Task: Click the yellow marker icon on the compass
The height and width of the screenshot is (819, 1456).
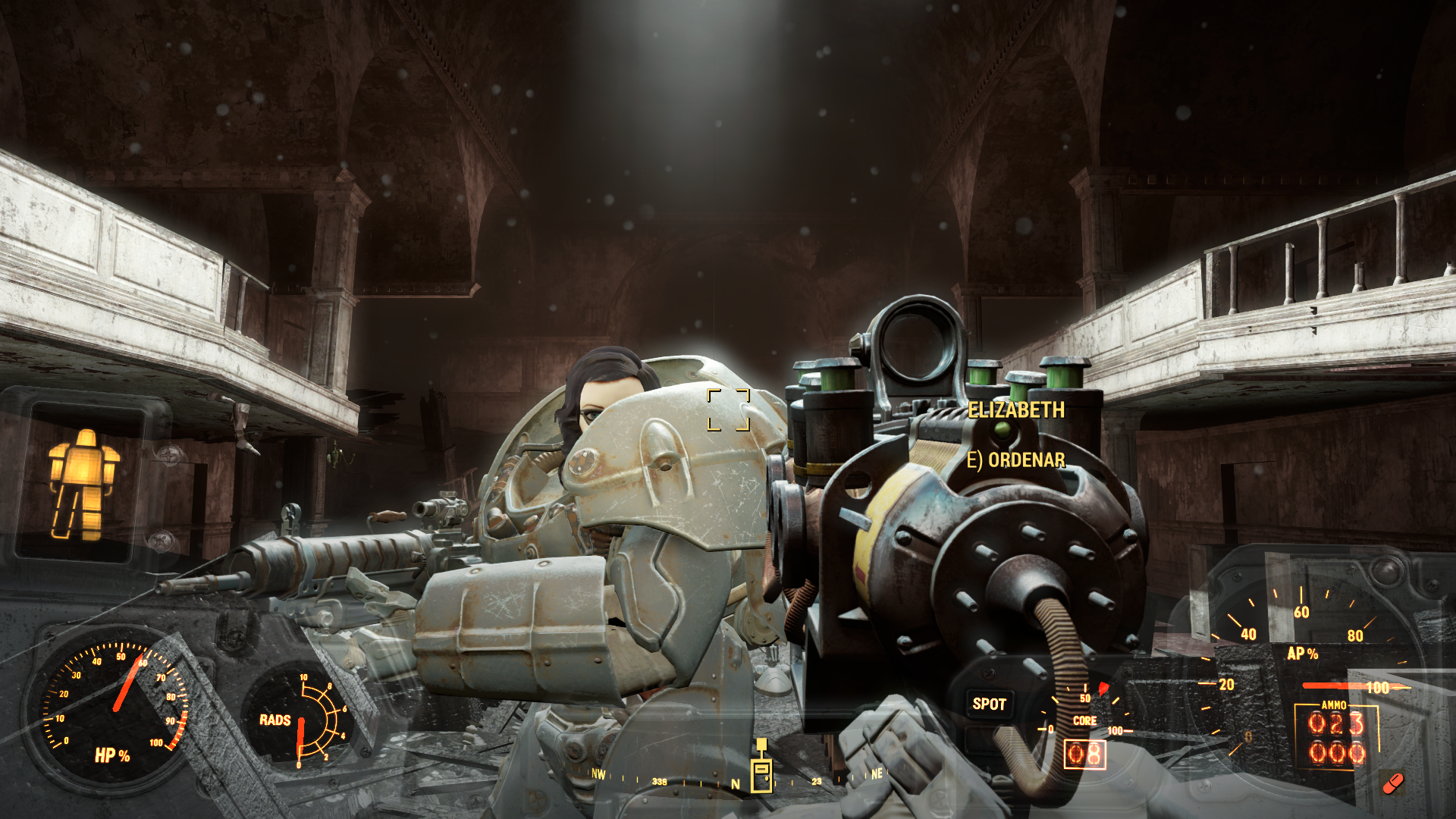Action: coord(761,769)
